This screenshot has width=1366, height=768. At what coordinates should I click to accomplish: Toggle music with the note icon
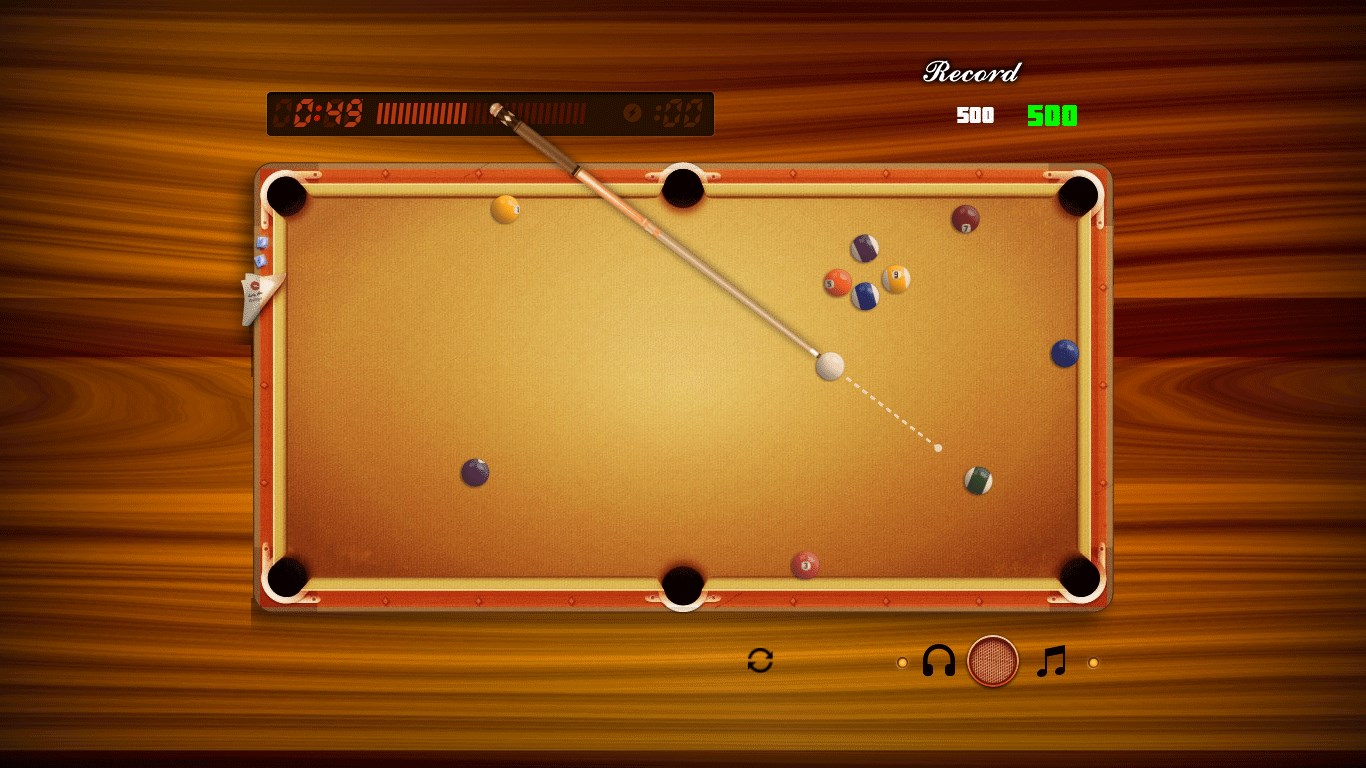[1051, 661]
